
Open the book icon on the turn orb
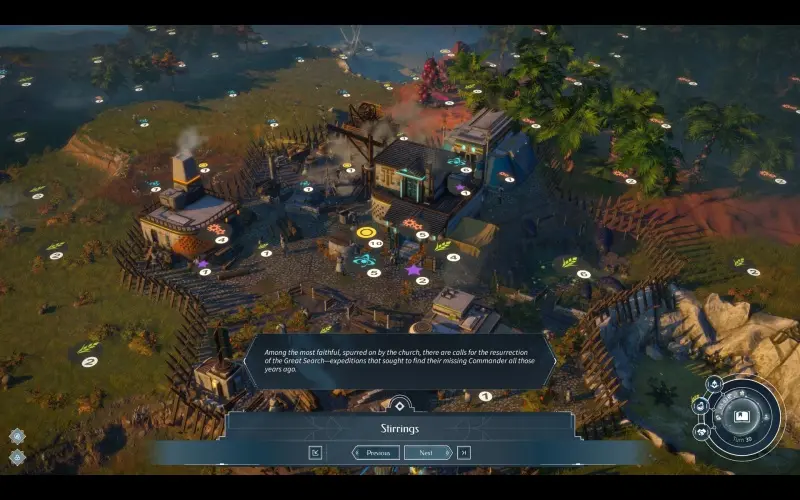[742, 416]
